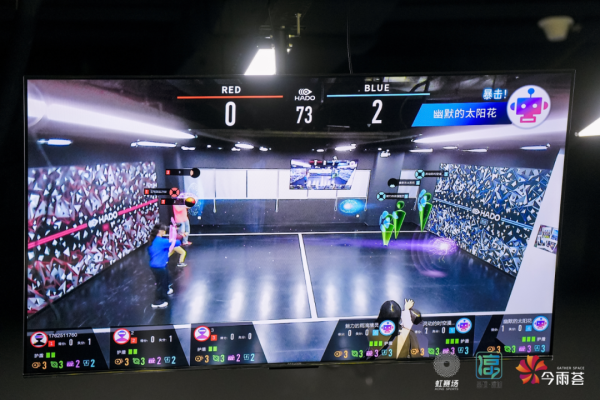Click the robot avatar icon
Viewport: 600px width, 400px height.
(x=527, y=105)
